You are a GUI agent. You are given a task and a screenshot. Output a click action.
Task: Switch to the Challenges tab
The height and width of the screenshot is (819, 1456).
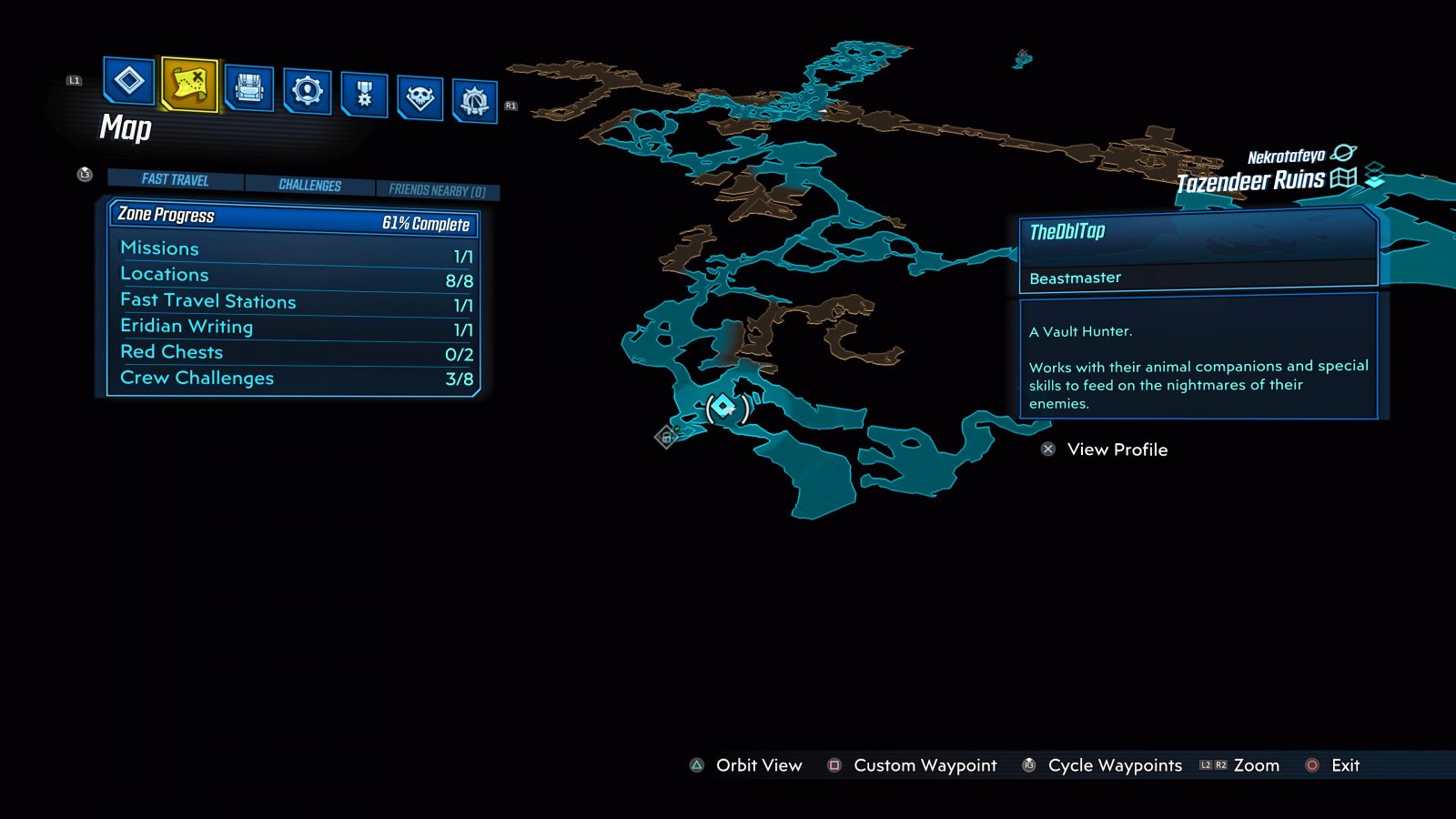309,185
